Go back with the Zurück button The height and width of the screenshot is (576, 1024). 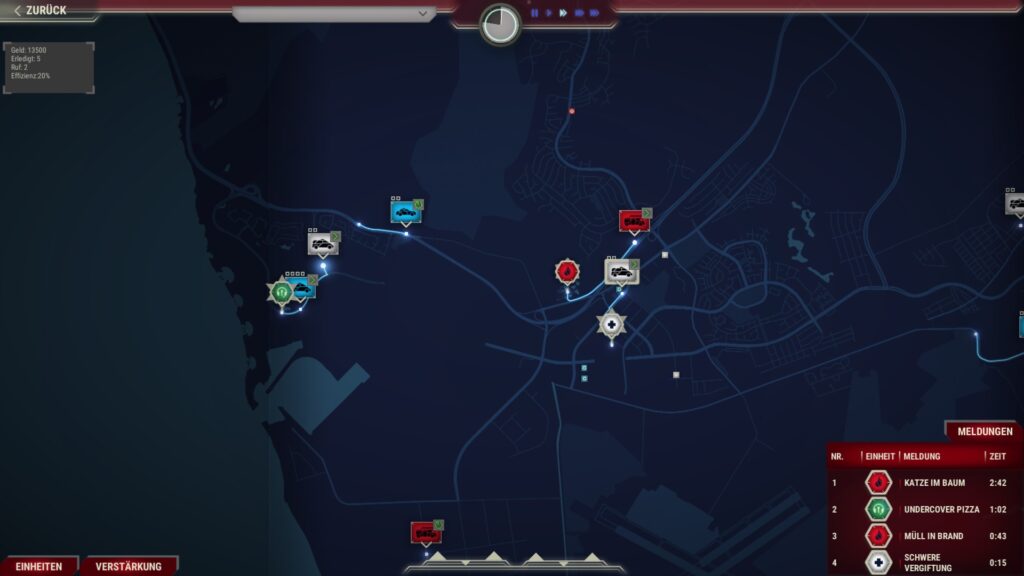[x=42, y=11]
